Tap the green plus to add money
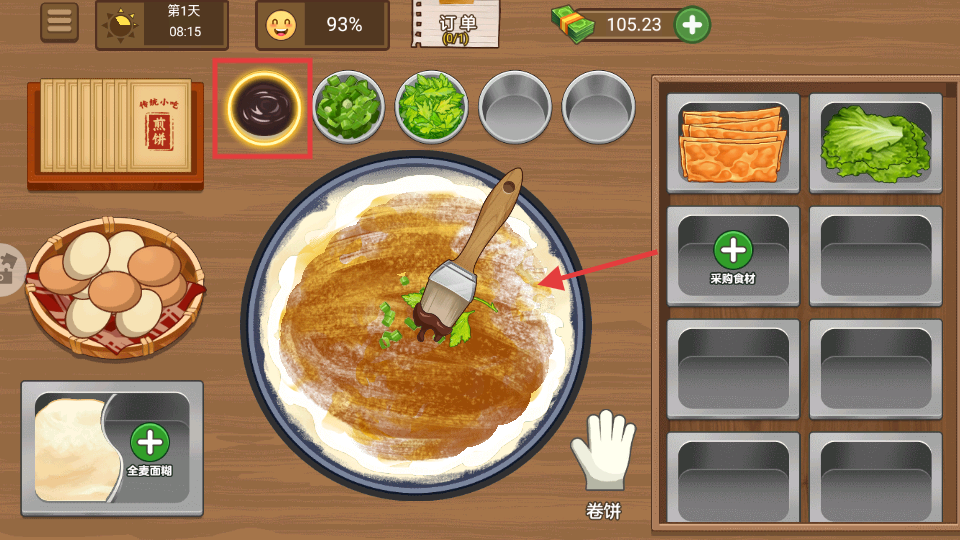 click(692, 25)
